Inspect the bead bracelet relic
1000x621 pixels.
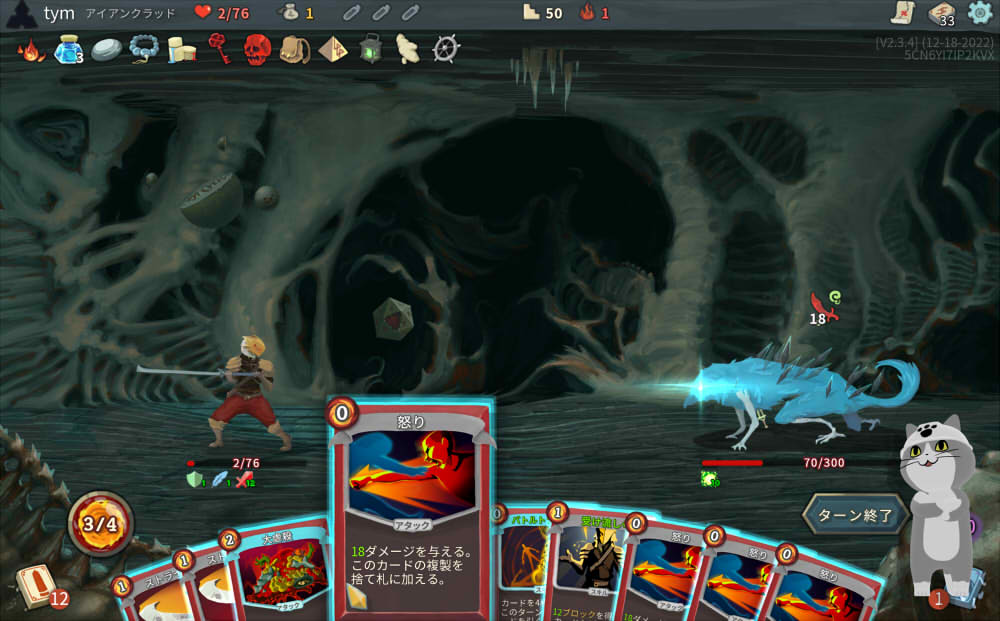coord(144,48)
